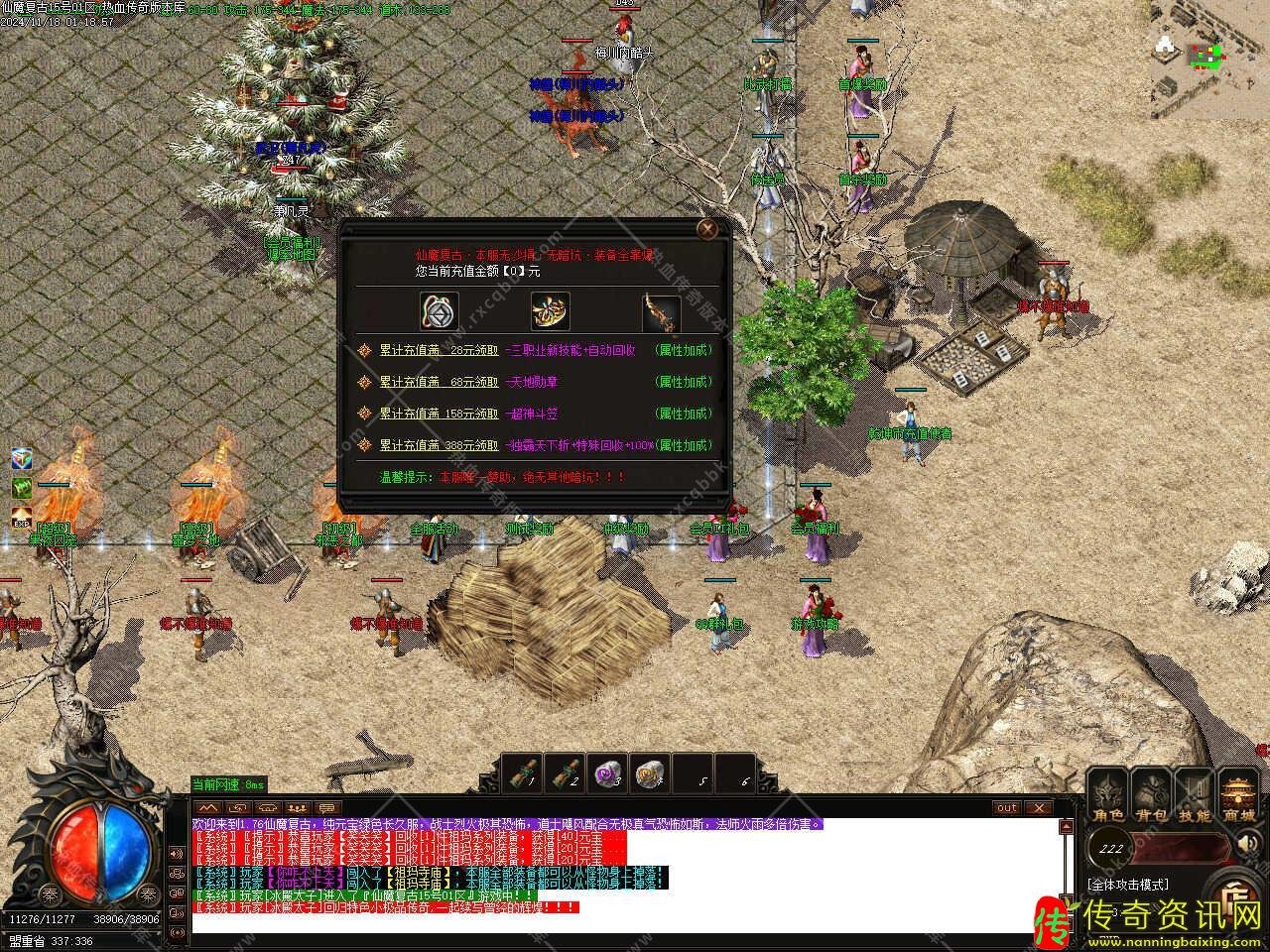Open the 商城 shop

pyautogui.click(x=1238, y=796)
